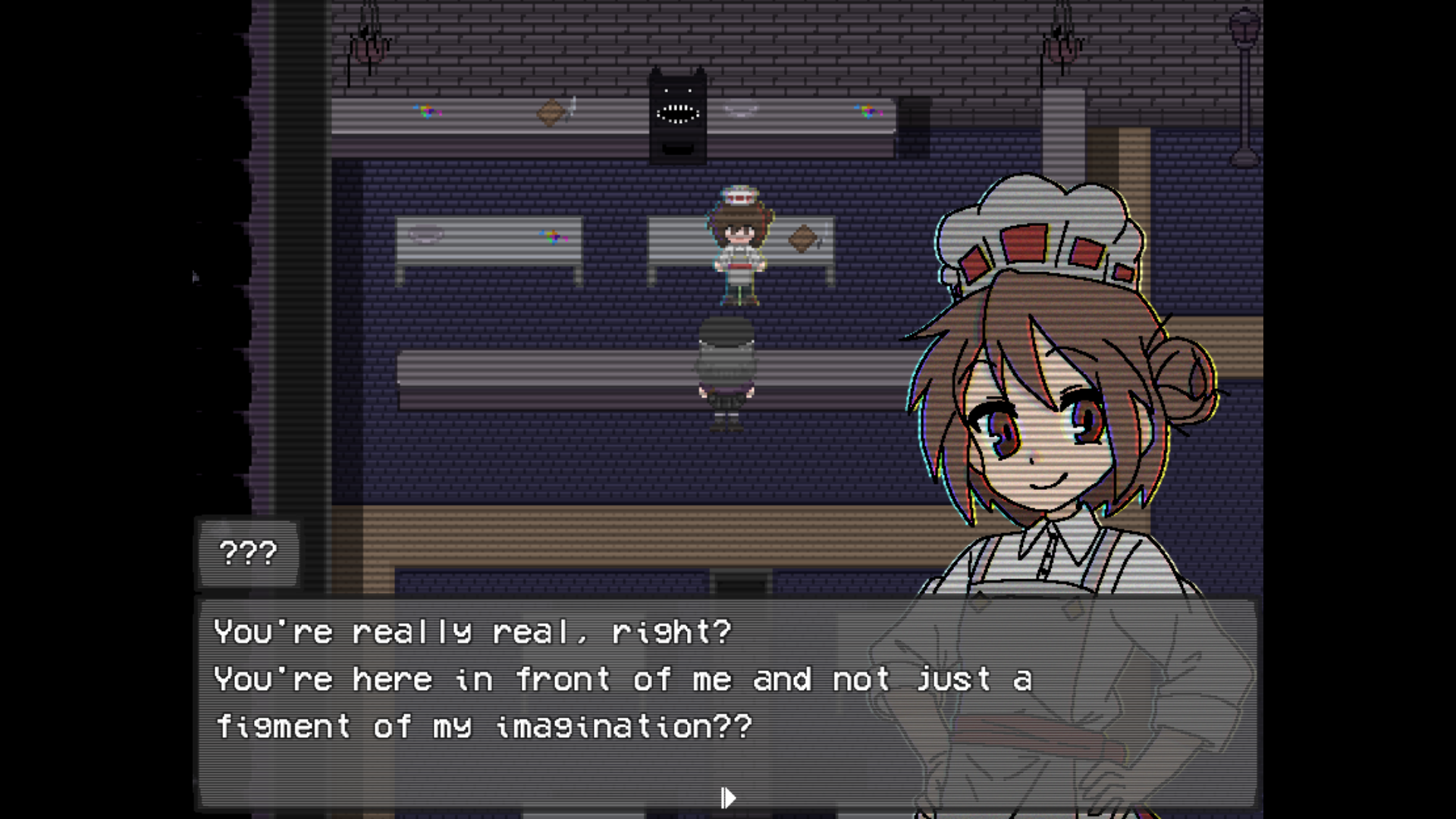
Task: Click the diamond tile beside the maid sprite
Action: 804,235
